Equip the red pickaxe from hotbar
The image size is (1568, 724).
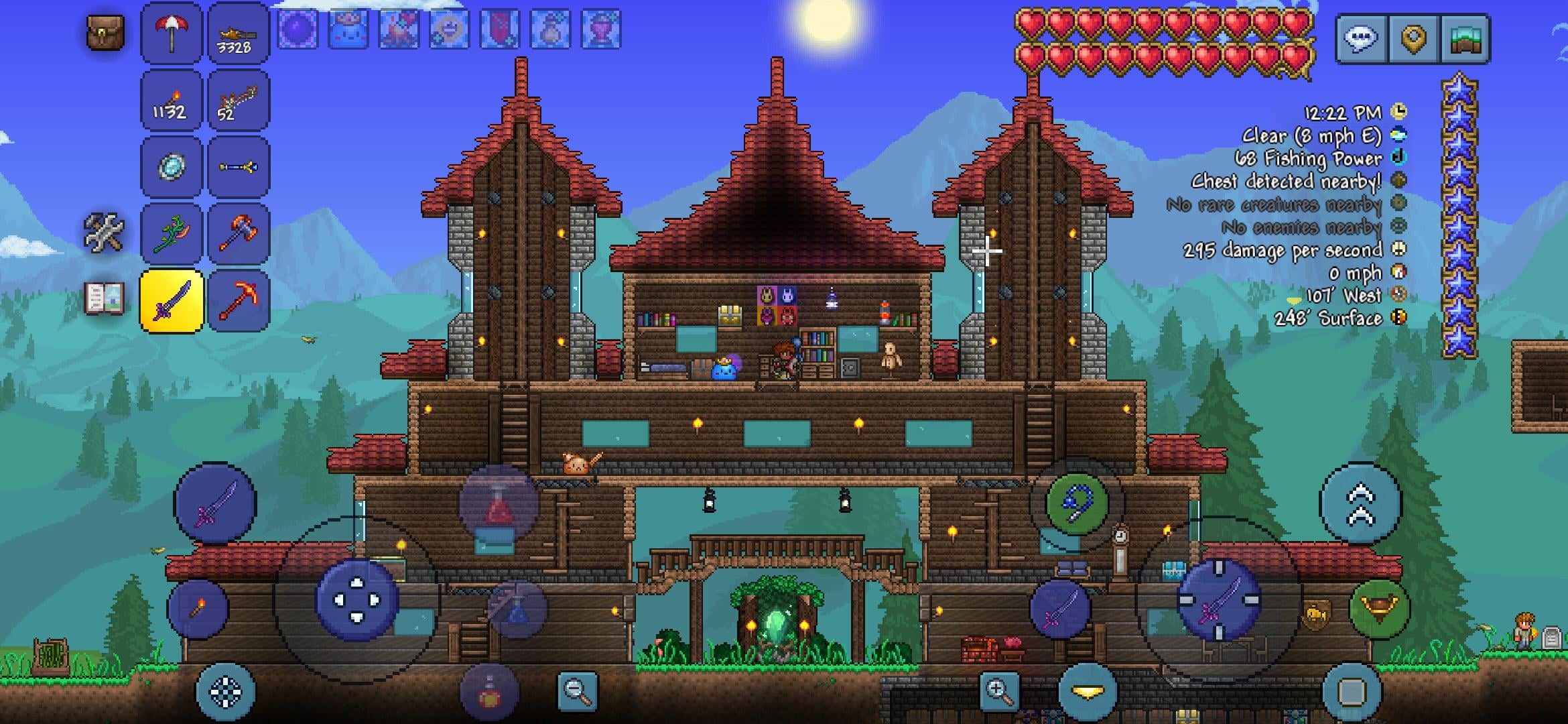click(239, 301)
